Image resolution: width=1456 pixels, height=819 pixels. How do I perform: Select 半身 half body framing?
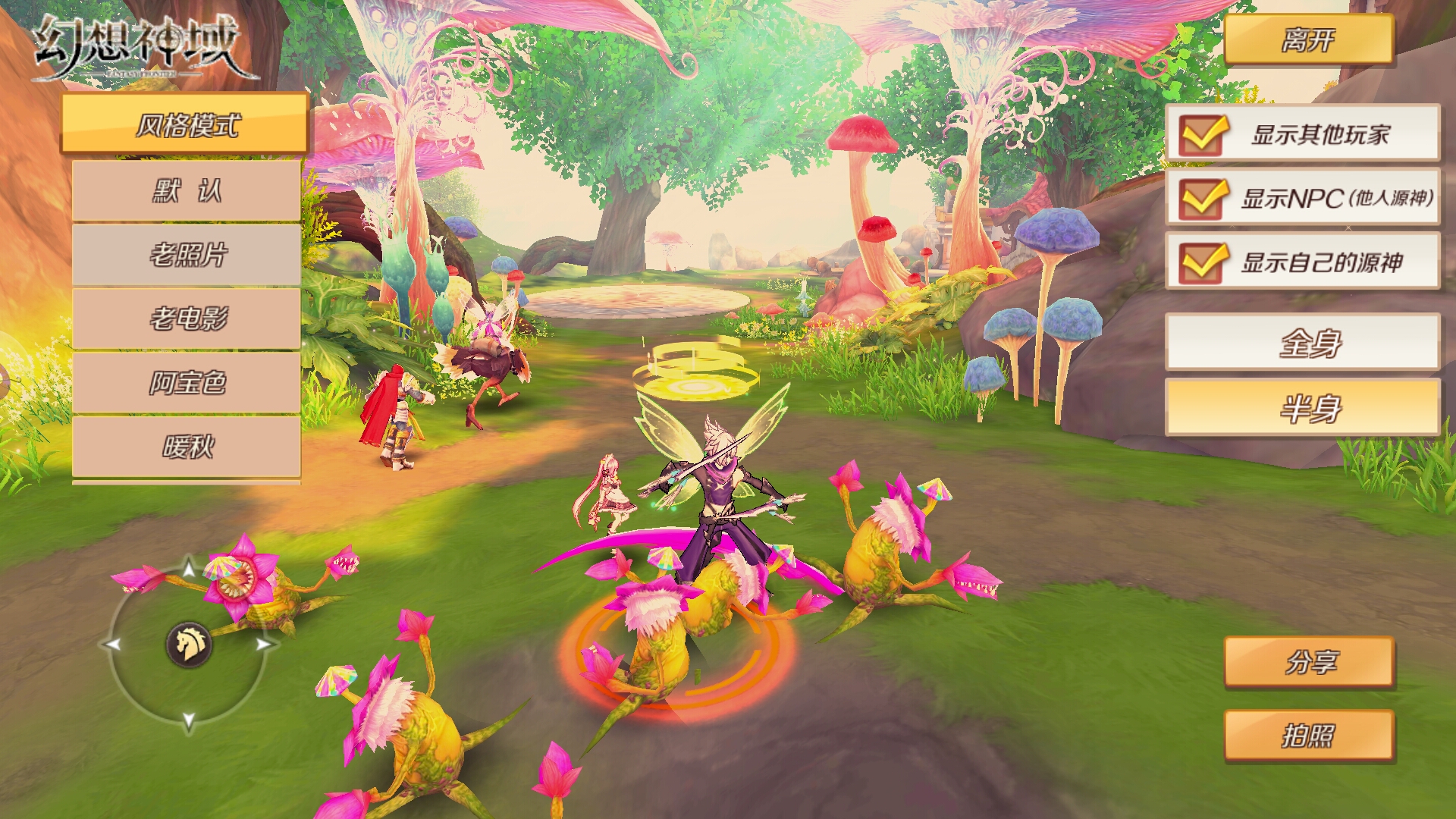[x=1302, y=408]
